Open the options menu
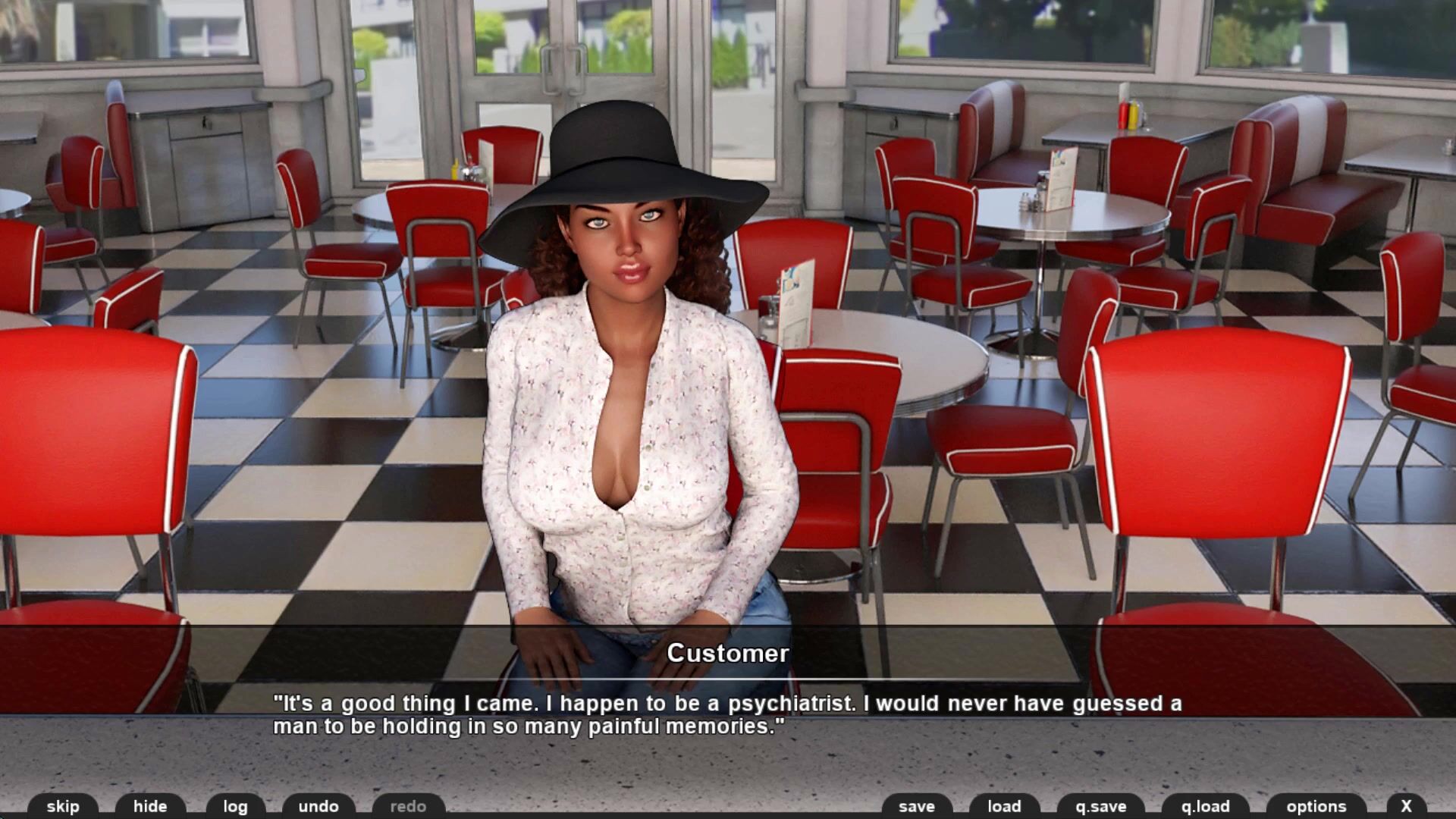Viewport: 1456px width, 819px height. tap(1316, 806)
